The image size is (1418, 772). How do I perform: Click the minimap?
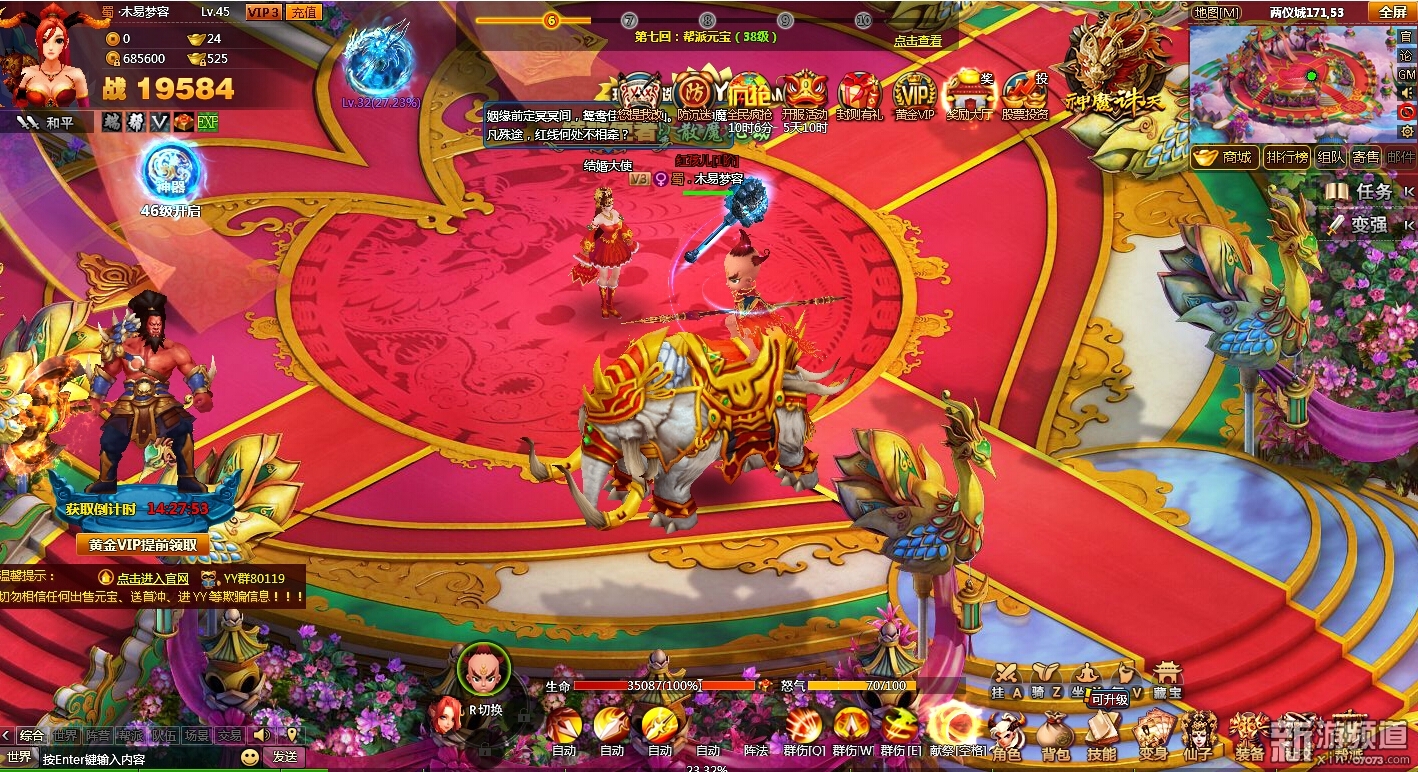coord(1290,82)
